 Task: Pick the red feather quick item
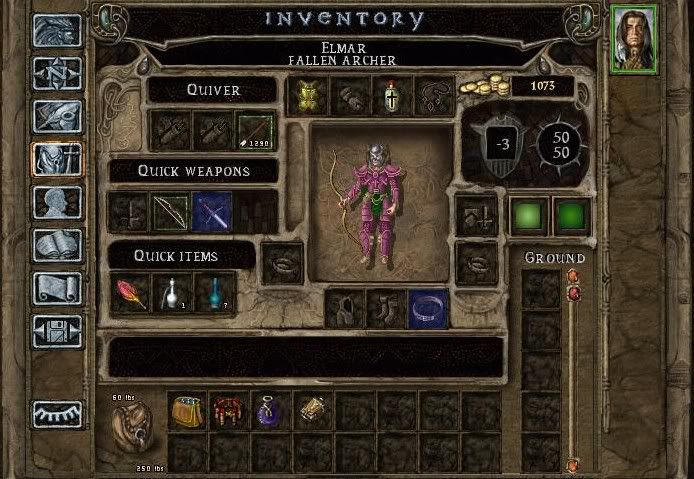129,294
